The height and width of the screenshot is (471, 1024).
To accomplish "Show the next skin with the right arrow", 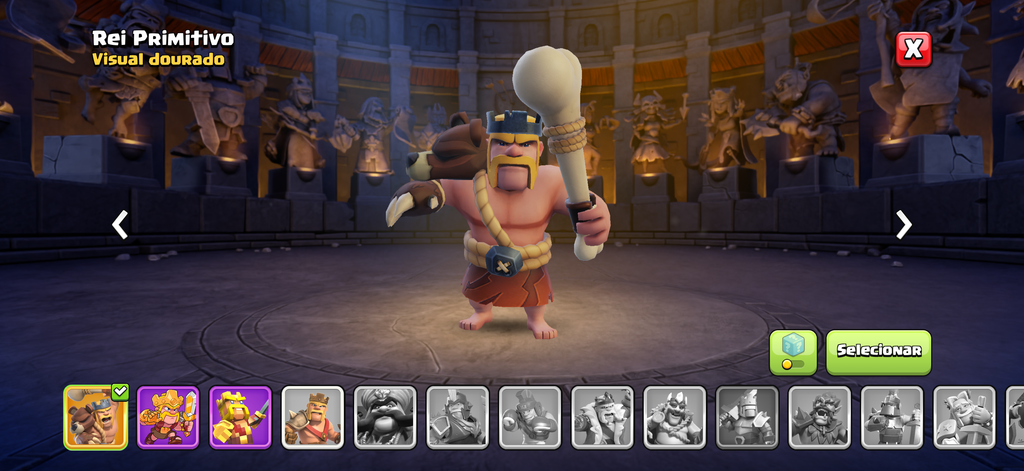I will pyautogui.click(x=904, y=224).
